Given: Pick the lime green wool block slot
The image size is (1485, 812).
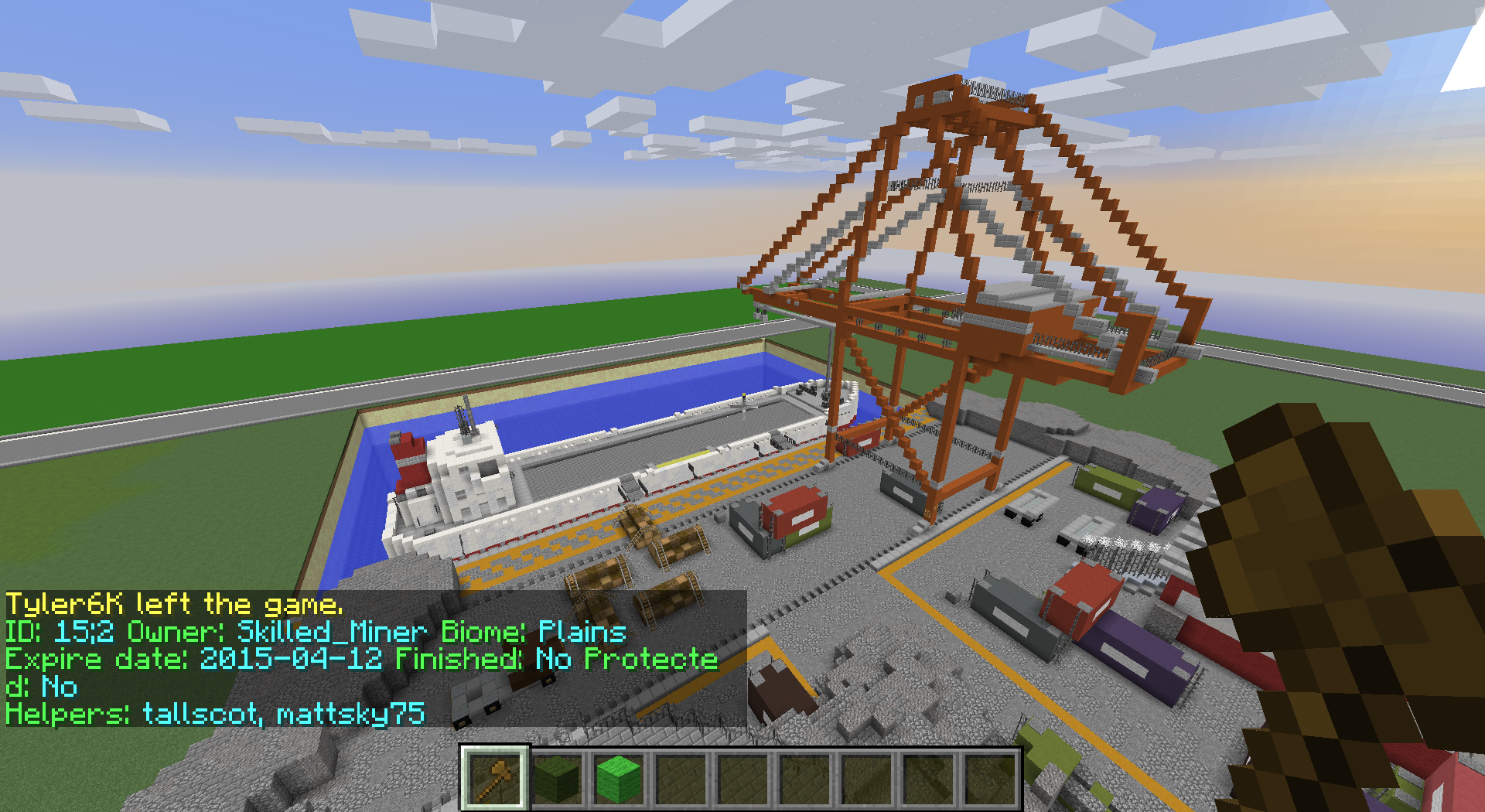Looking at the screenshot, I should tap(619, 779).
